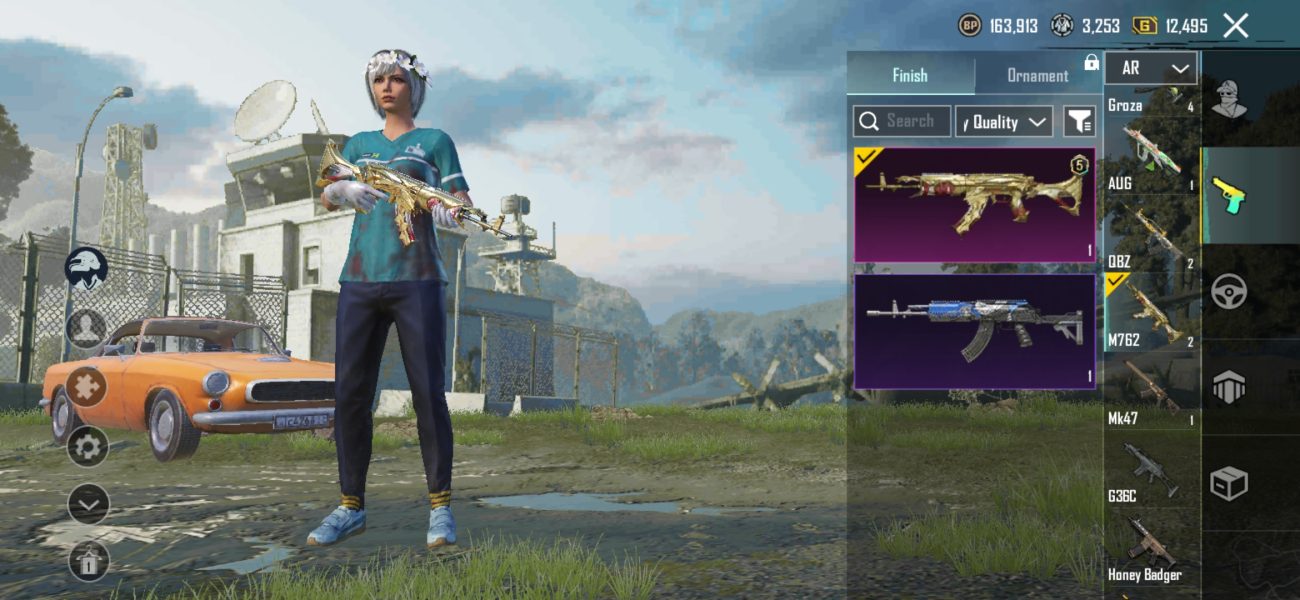Choose Mk47 in the weapon list

1151,392
